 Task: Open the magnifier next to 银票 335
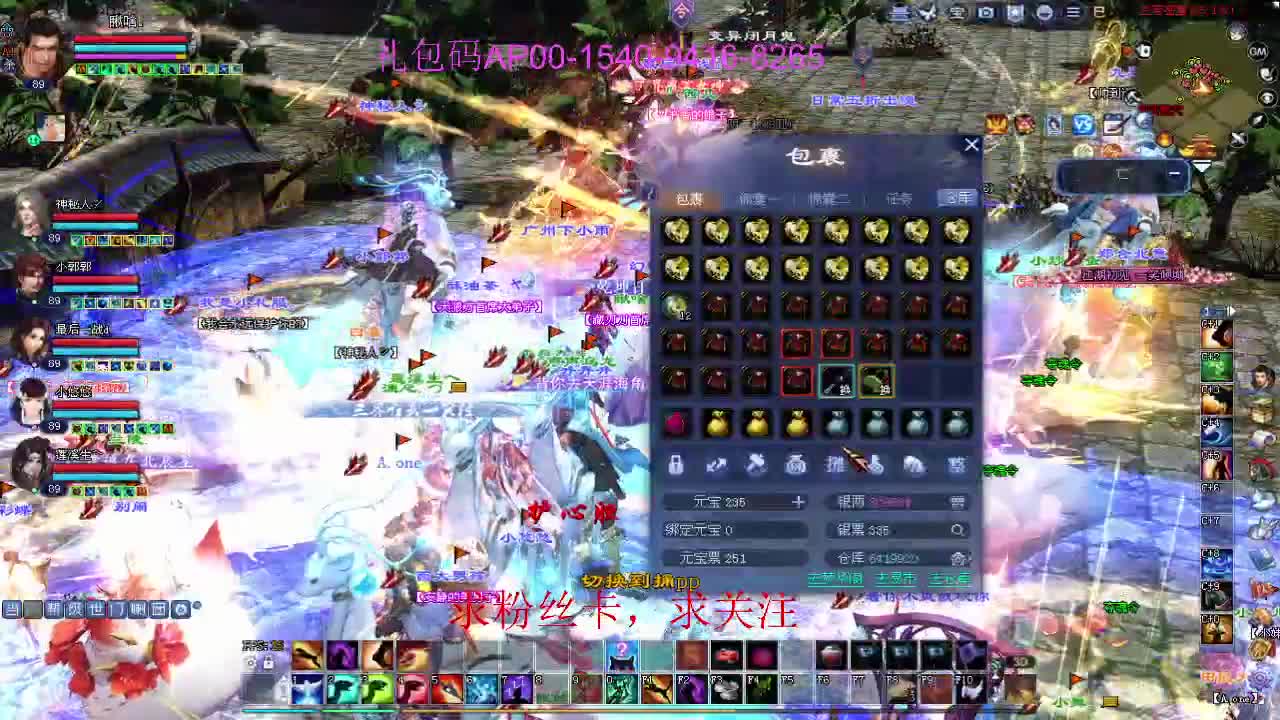point(958,529)
